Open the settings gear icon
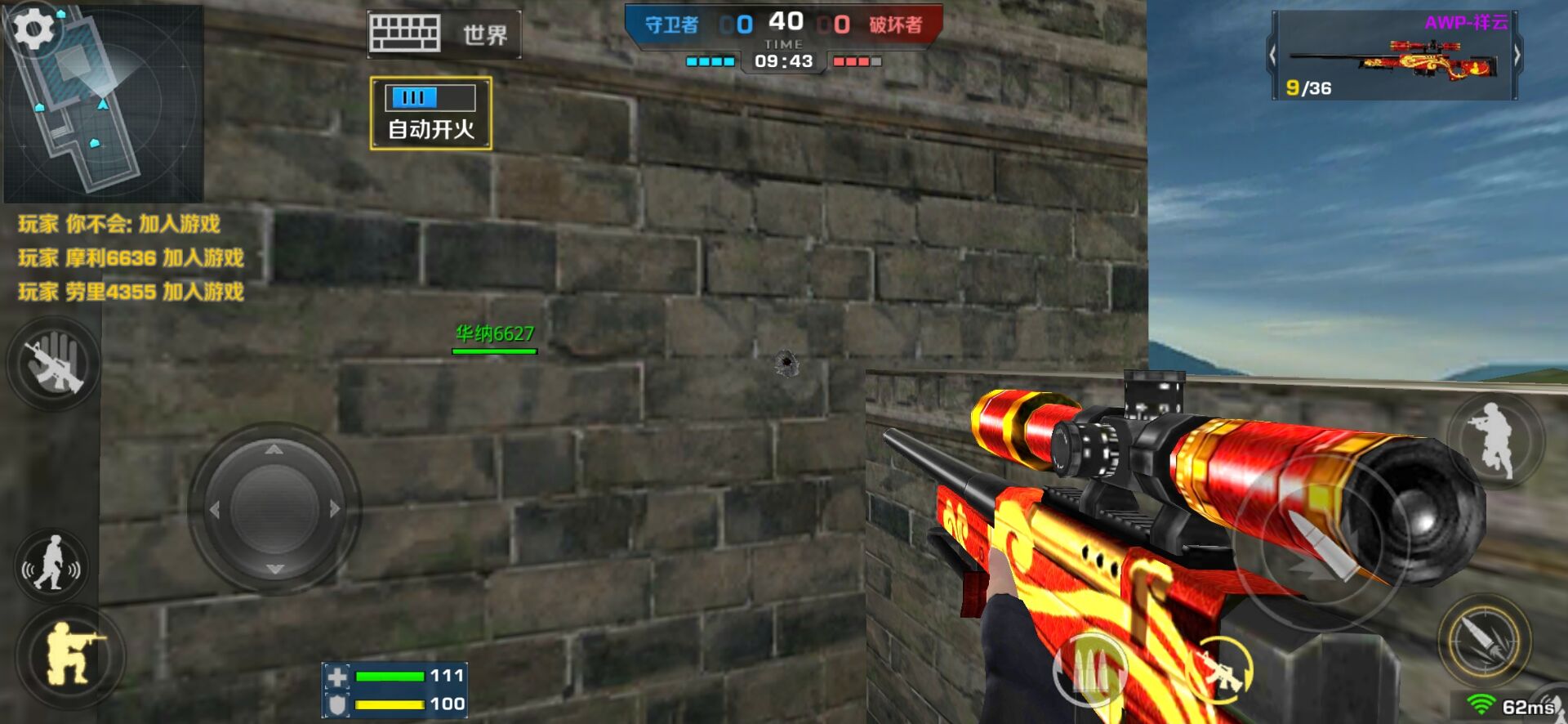 pyautogui.click(x=33, y=30)
